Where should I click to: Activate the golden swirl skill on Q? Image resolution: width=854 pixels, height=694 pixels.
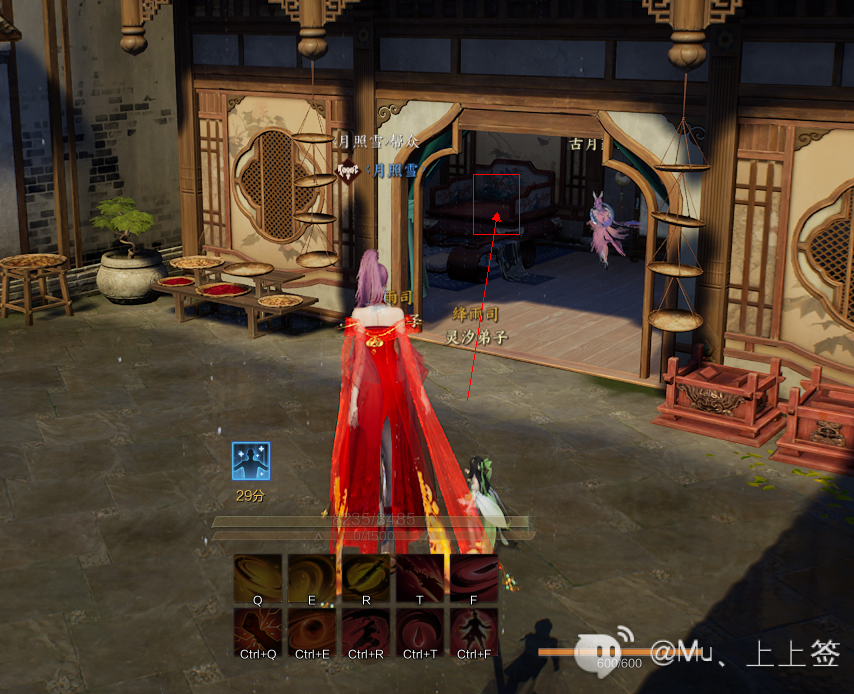258,579
